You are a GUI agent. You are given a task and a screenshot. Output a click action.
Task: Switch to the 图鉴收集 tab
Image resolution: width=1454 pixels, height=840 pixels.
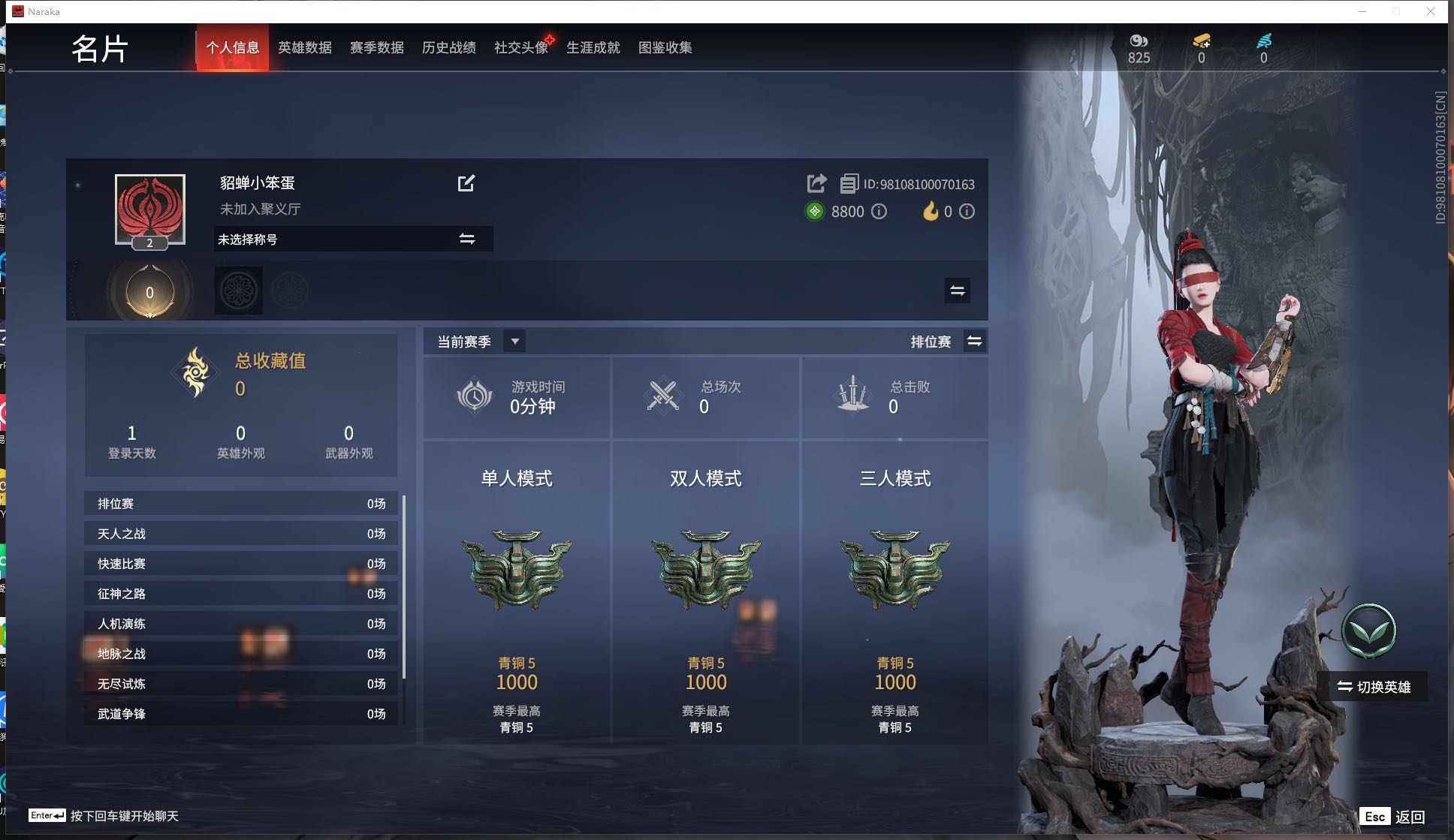tap(665, 48)
